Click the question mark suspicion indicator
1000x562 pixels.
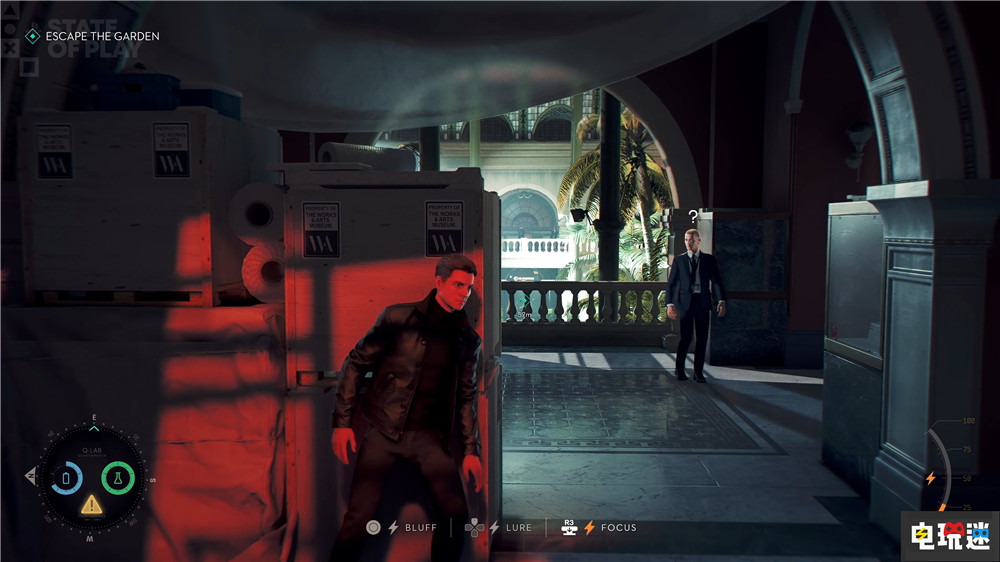pyautogui.click(x=692, y=215)
